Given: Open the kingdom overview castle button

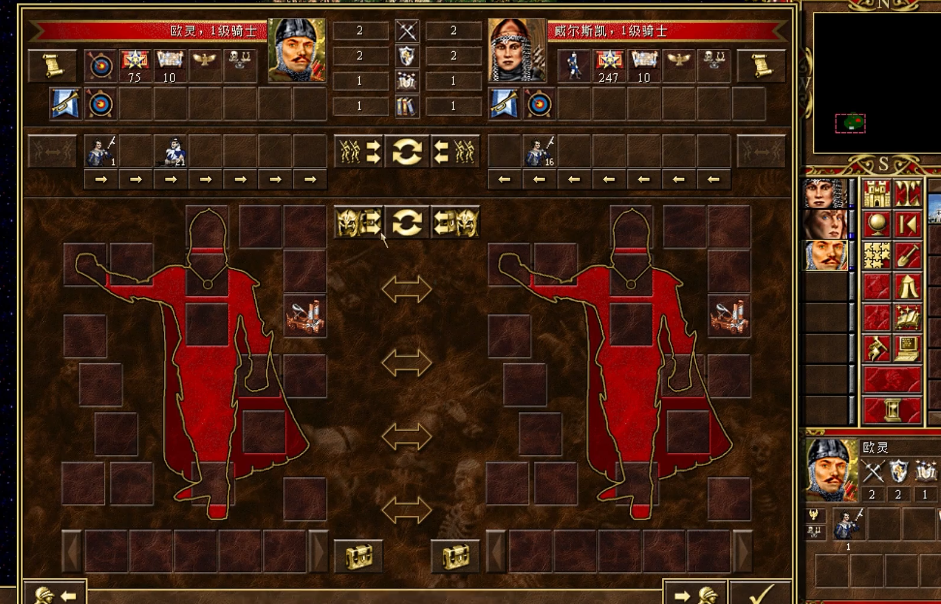Looking at the screenshot, I should [877, 194].
